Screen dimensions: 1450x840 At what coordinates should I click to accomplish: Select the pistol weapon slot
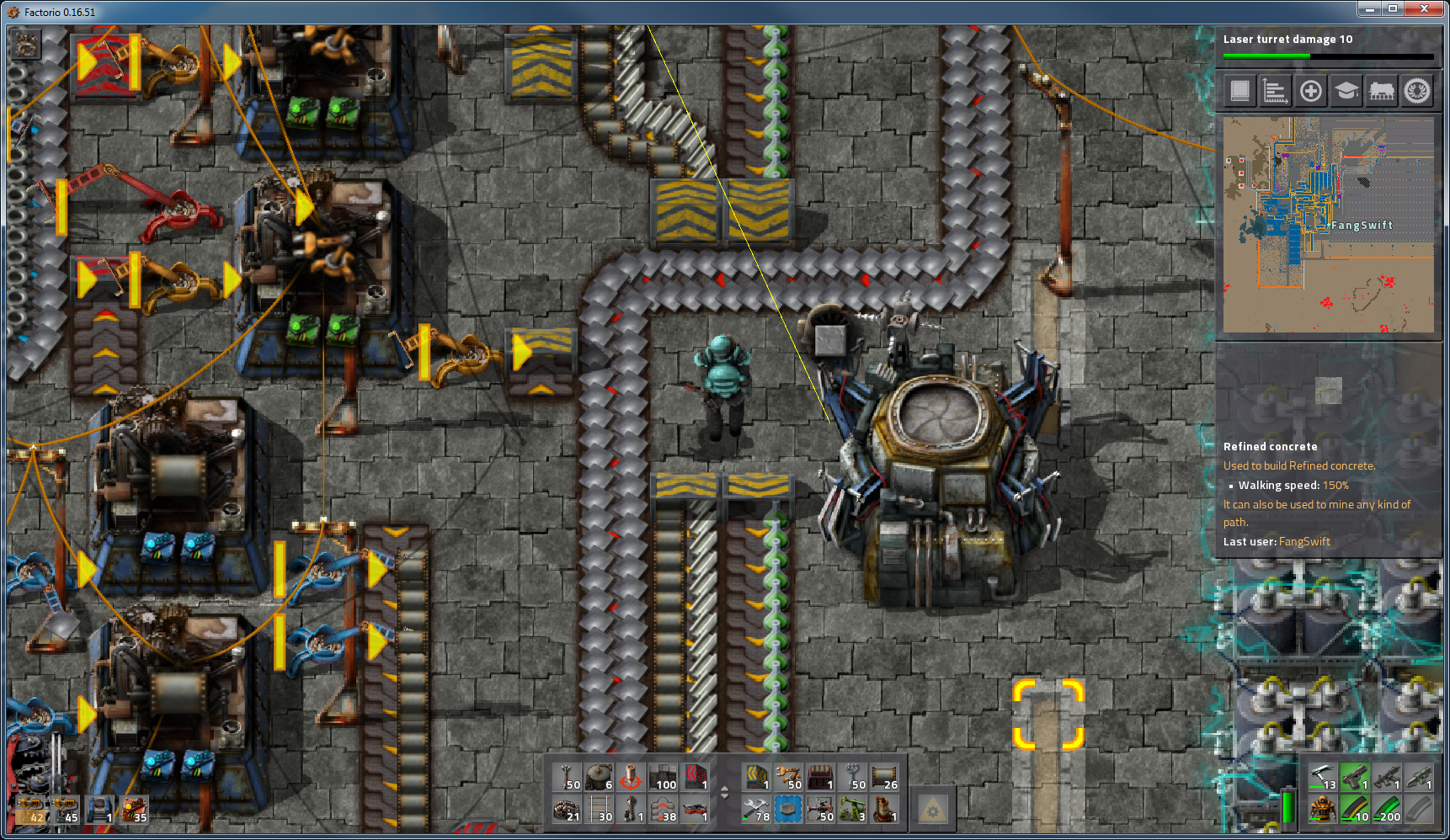[1354, 778]
